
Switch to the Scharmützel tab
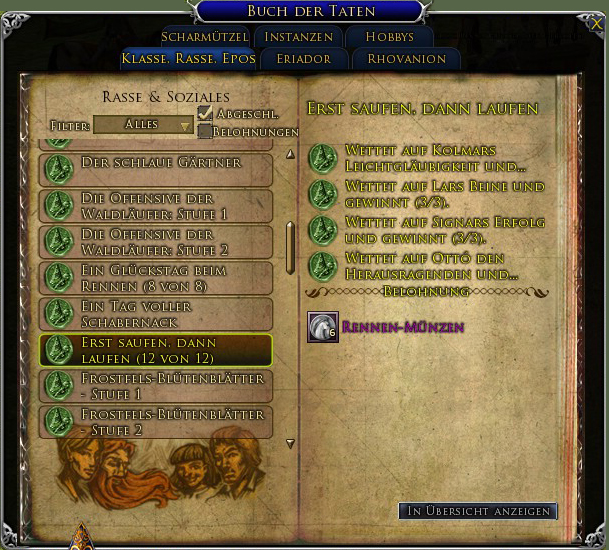point(203,37)
